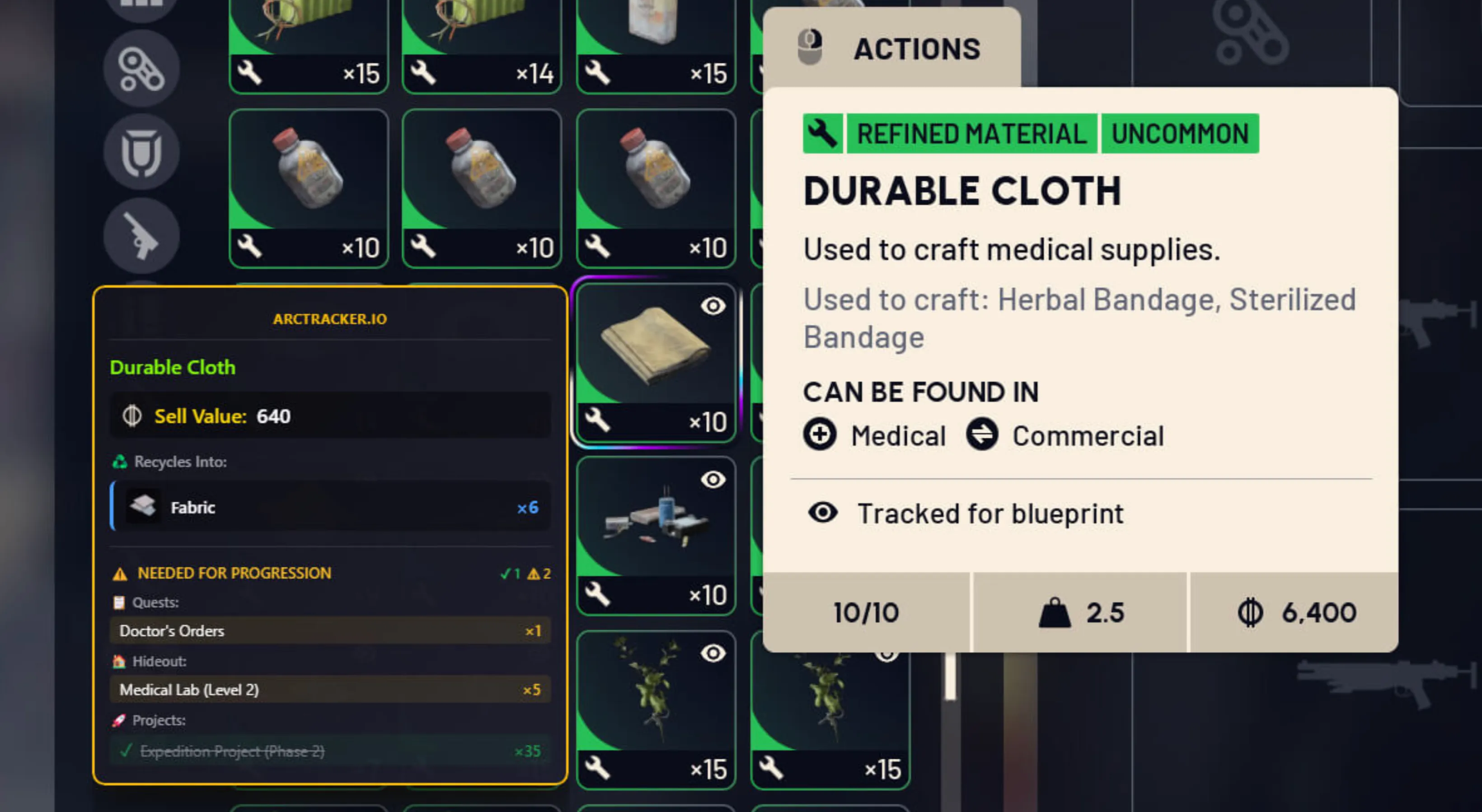Select the electrical components stack of 10
1482x812 pixels.
point(655,535)
